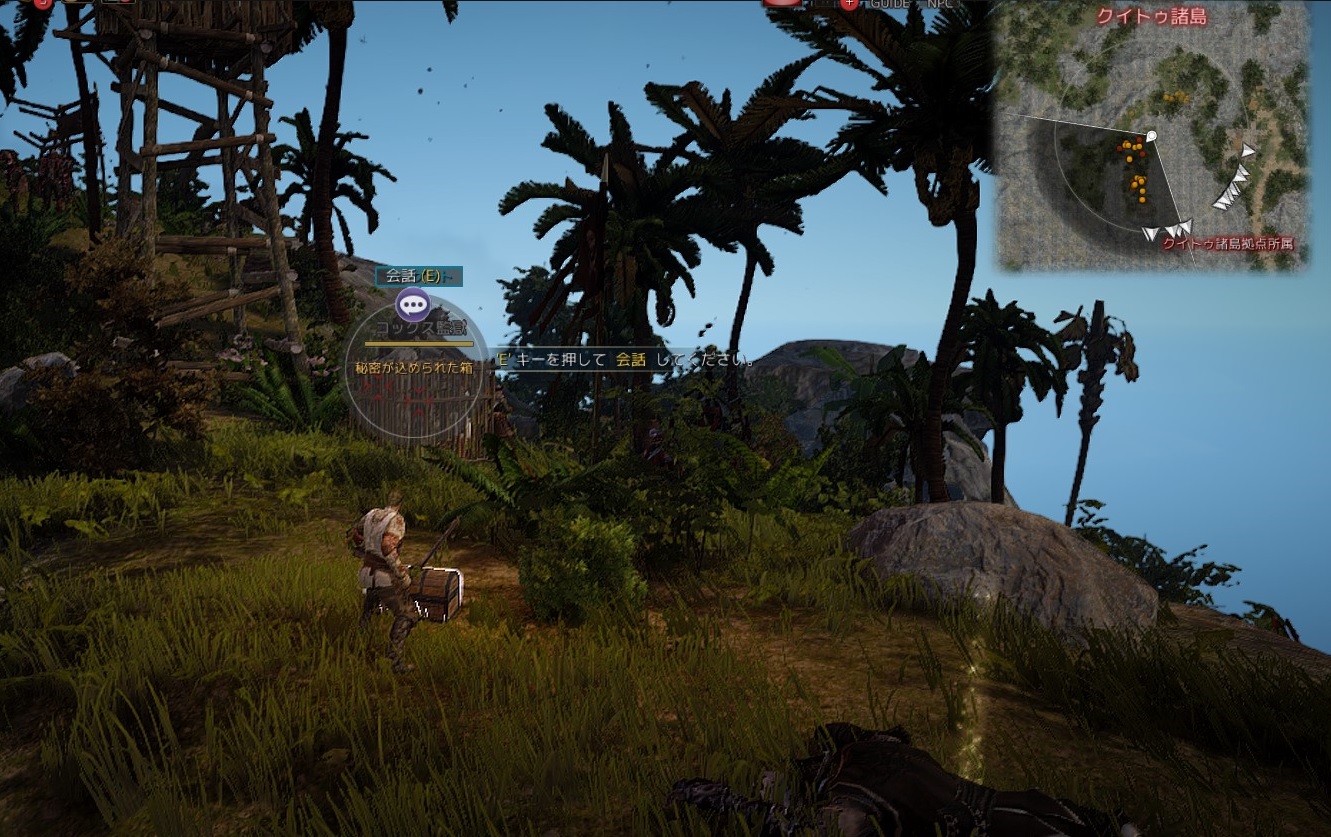Image resolution: width=1331 pixels, height=837 pixels.
Task: Open the NPC finder on the top bar
Action: (940, 4)
